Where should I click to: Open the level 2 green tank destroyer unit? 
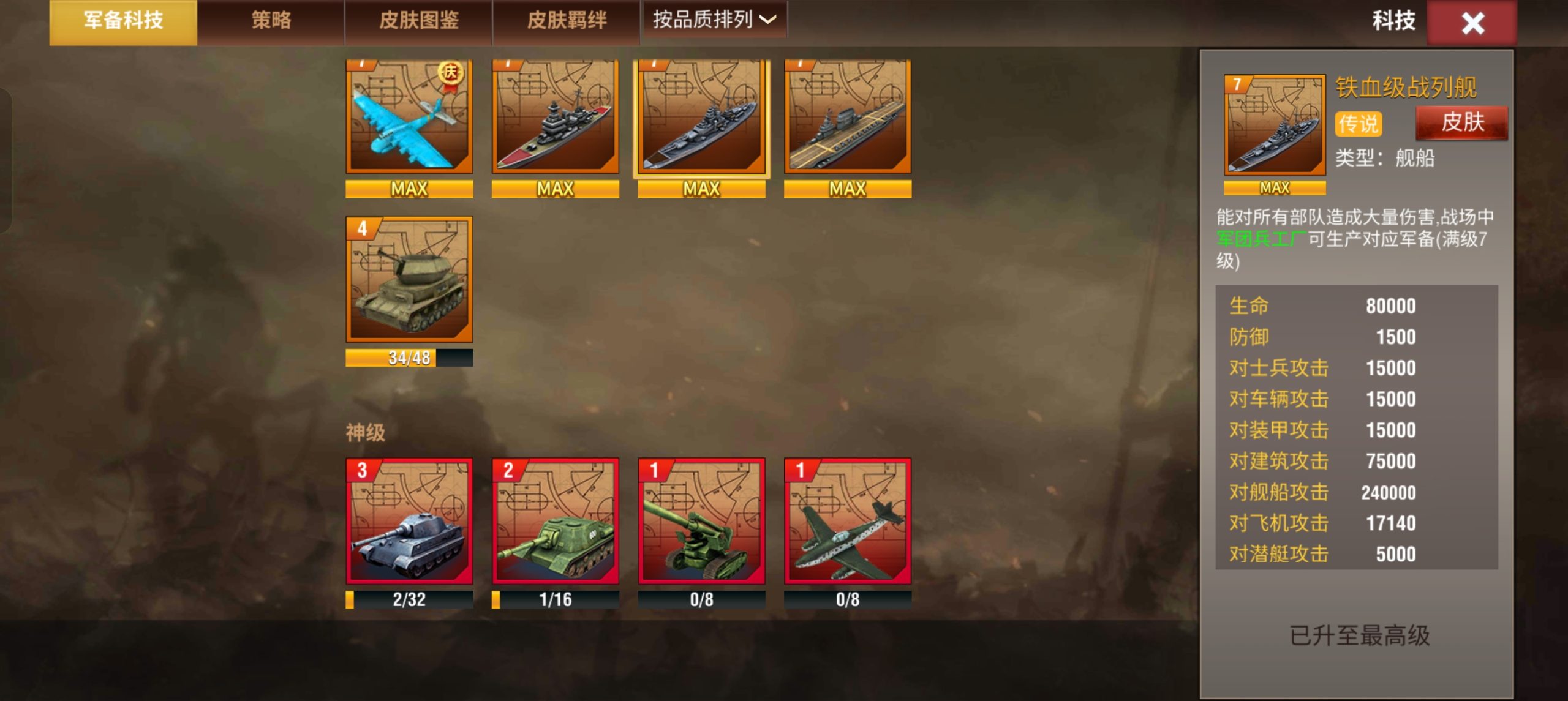[x=556, y=523]
